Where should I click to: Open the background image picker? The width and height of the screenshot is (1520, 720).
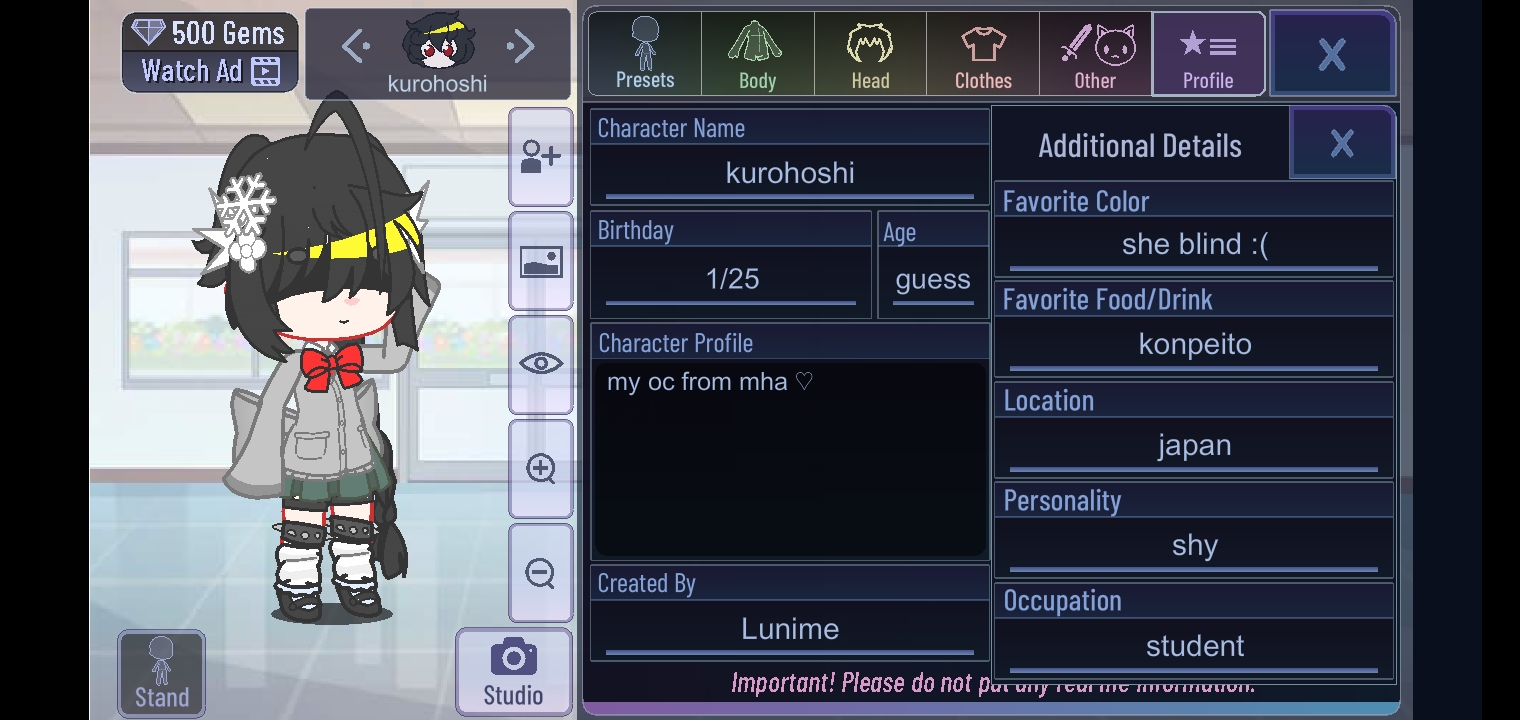click(x=541, y=262)
